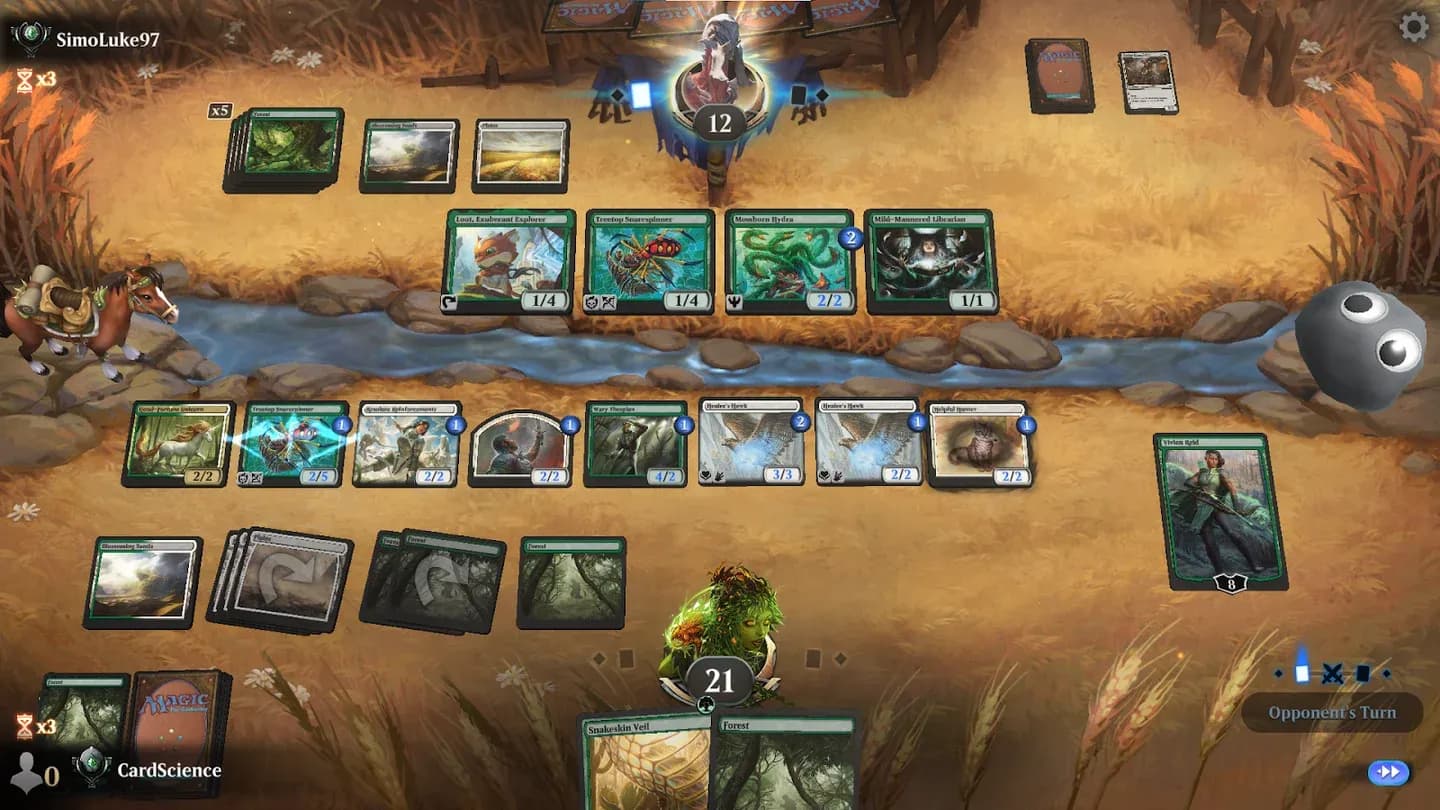
Task: Select the combat phase crossed-swords indicator
Action: [x=1330, y=674]
